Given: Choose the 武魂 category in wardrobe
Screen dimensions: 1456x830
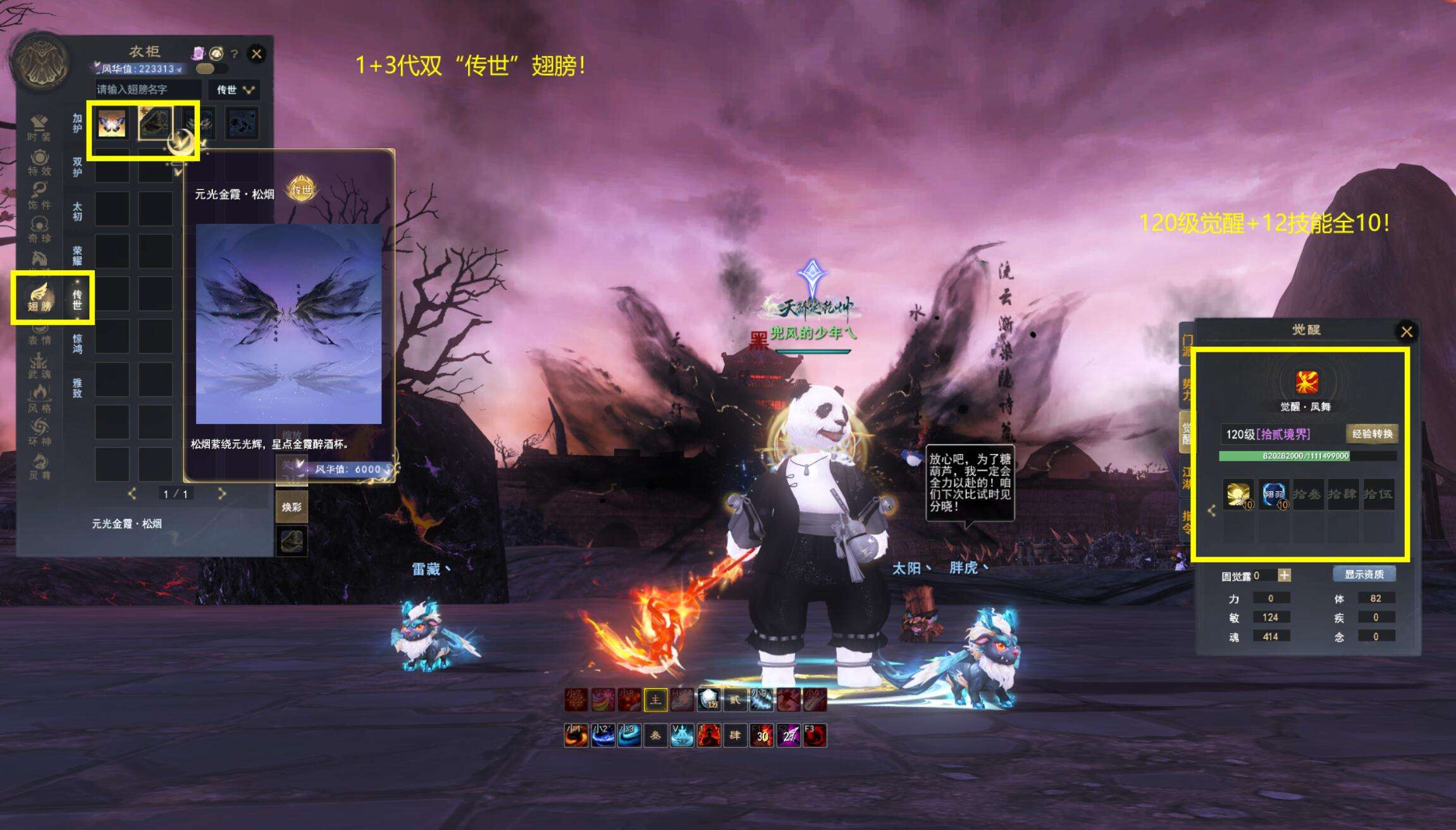Looking at the screenshot, I should (39, 366).
